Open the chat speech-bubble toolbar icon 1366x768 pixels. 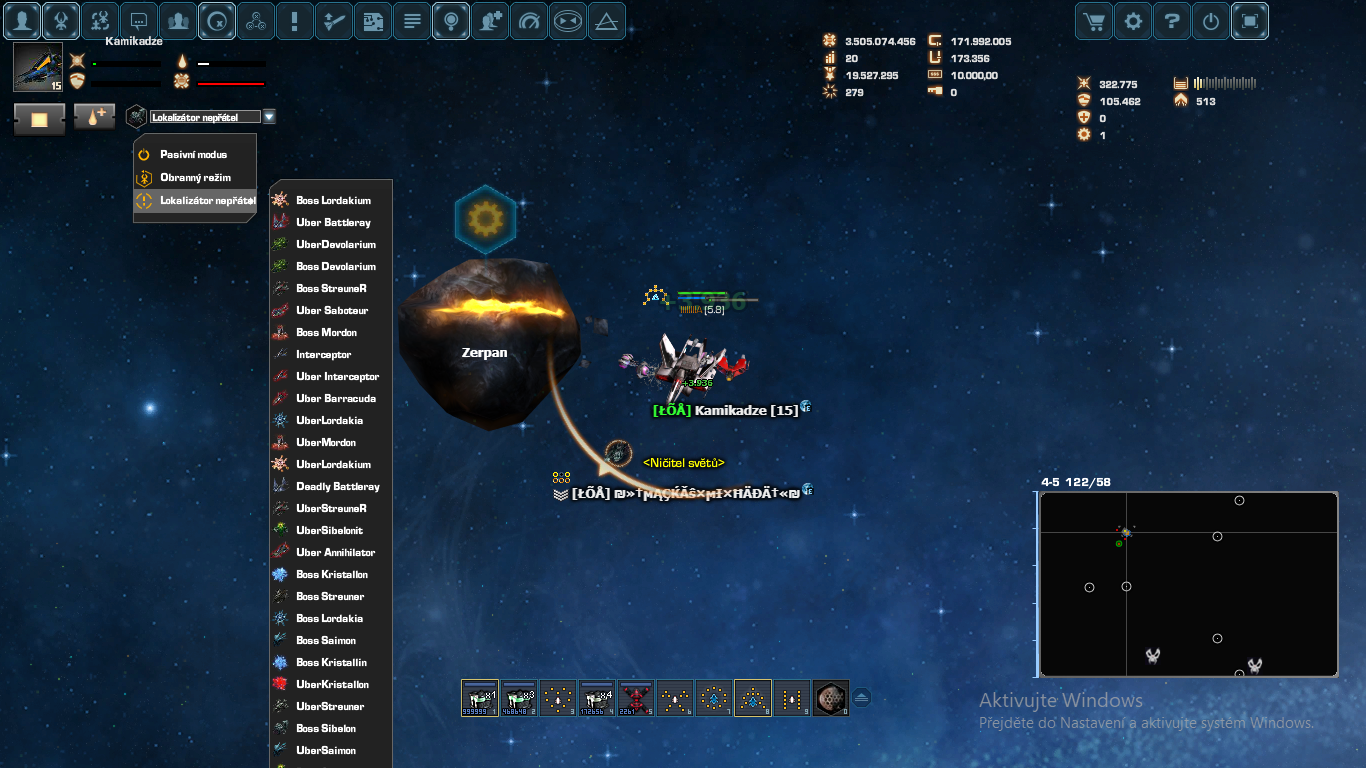click(x=139, y=21)
